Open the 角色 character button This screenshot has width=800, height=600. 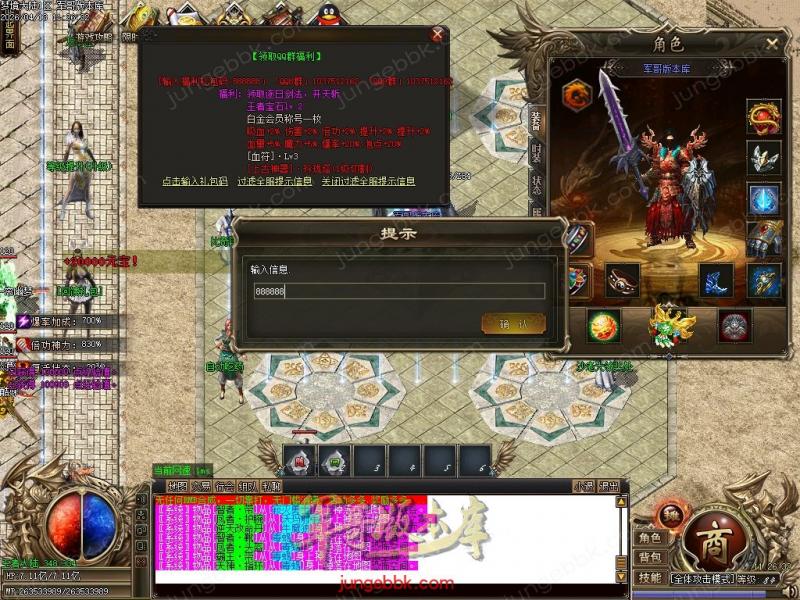650,538
